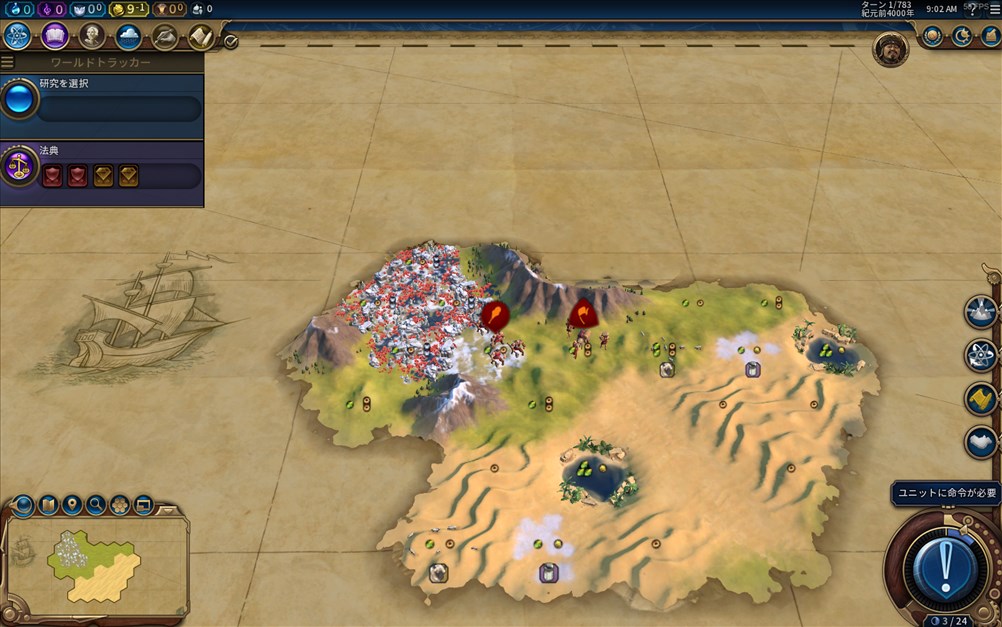Open the era progress moon-and-sun icon
This screenshot has width=1002, height=627.
[x=961, y=37]
